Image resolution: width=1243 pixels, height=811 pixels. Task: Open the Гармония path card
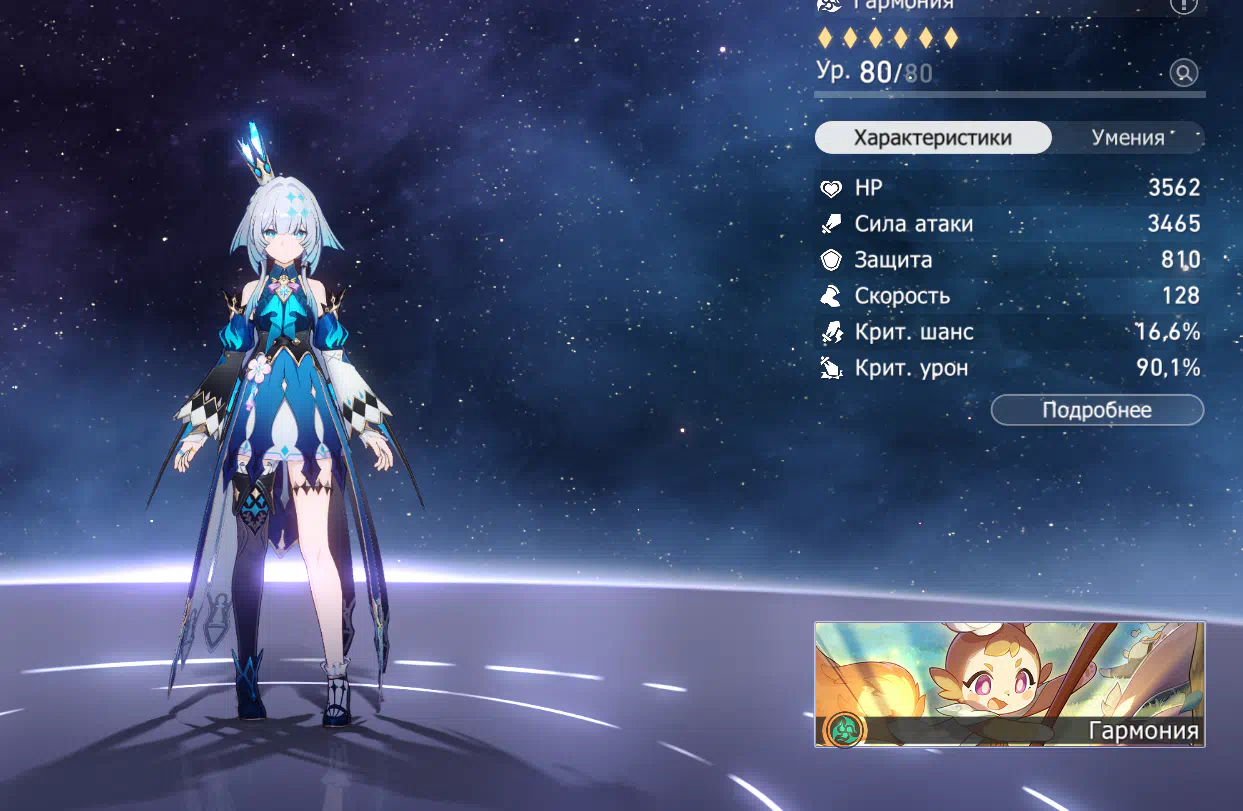point(1009,684)
